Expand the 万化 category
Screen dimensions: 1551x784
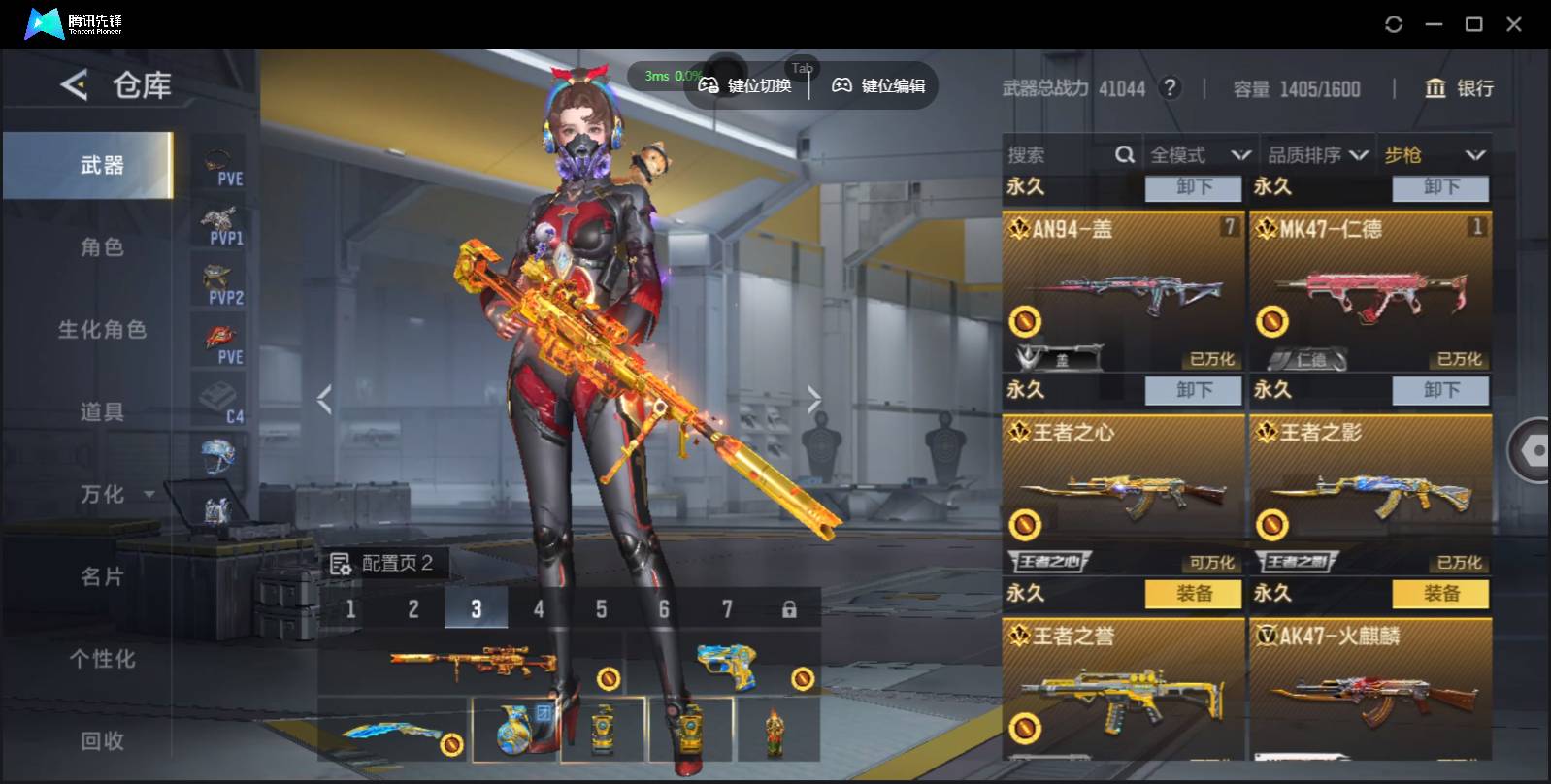(115, 495)
